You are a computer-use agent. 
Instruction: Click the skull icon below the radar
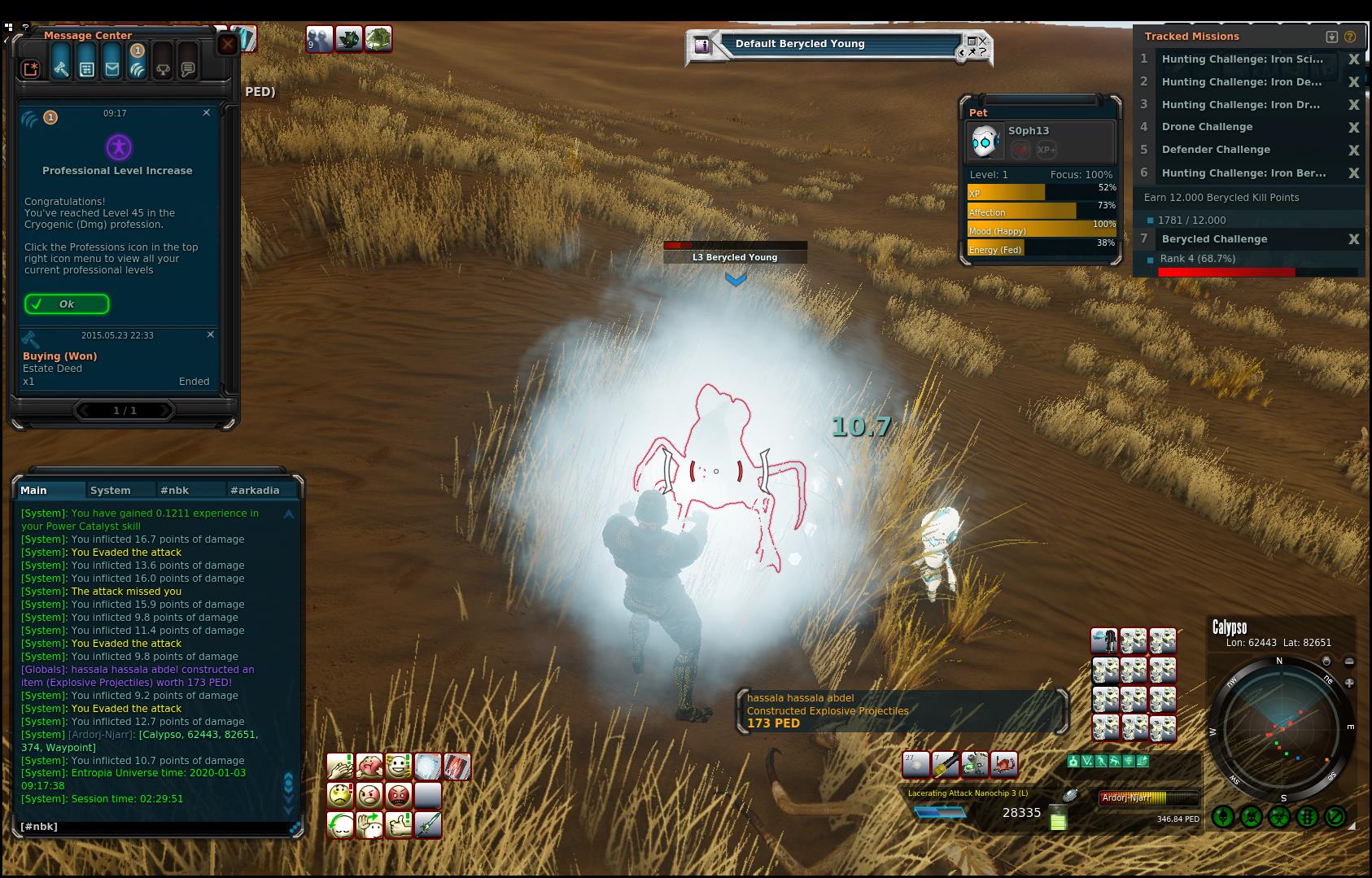click(x=1252, y=816)
